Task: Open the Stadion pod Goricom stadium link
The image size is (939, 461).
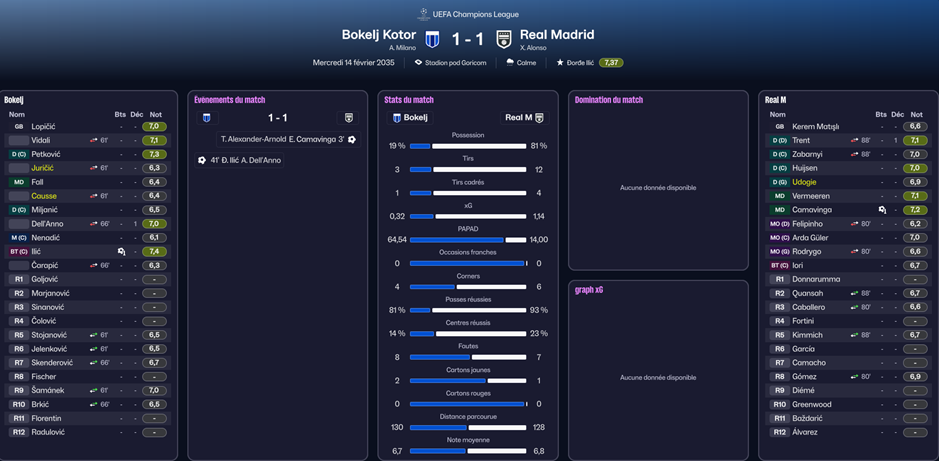Action: click(455, 63)
